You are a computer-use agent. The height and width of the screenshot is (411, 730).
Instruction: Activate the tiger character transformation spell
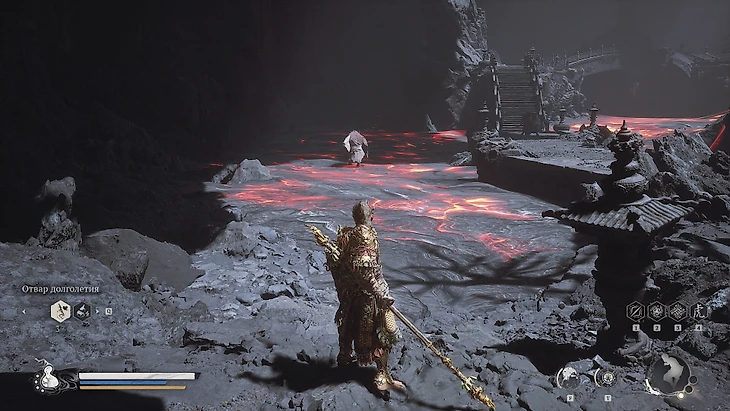tap(700, 311)
